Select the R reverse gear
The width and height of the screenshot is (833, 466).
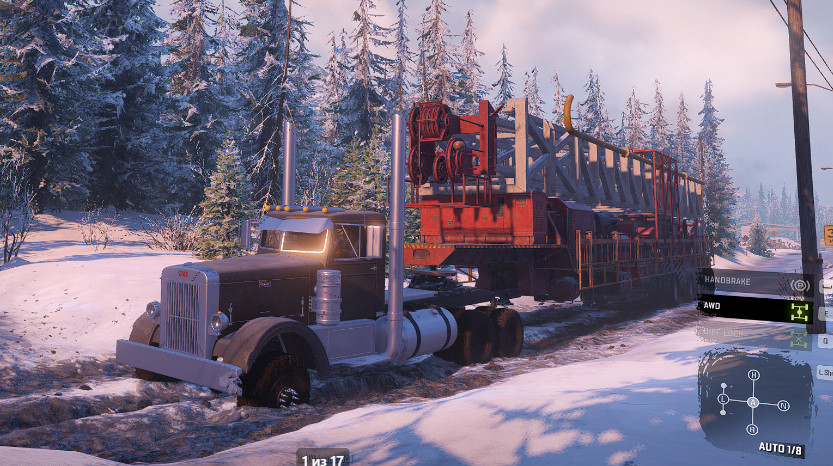[x=752, y=429]
